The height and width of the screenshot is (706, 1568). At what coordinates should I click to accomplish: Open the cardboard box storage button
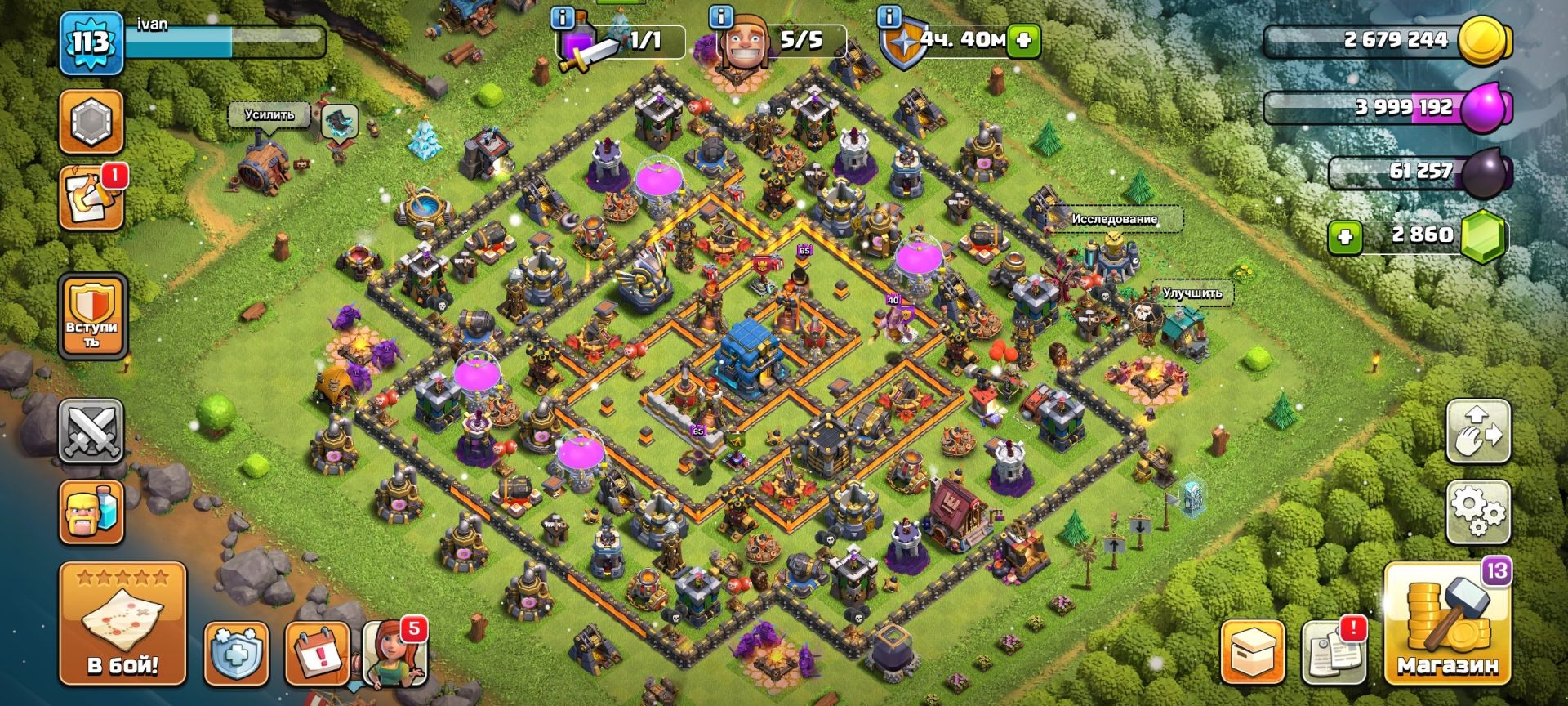pyautogui.click(x=1253, y=651)
